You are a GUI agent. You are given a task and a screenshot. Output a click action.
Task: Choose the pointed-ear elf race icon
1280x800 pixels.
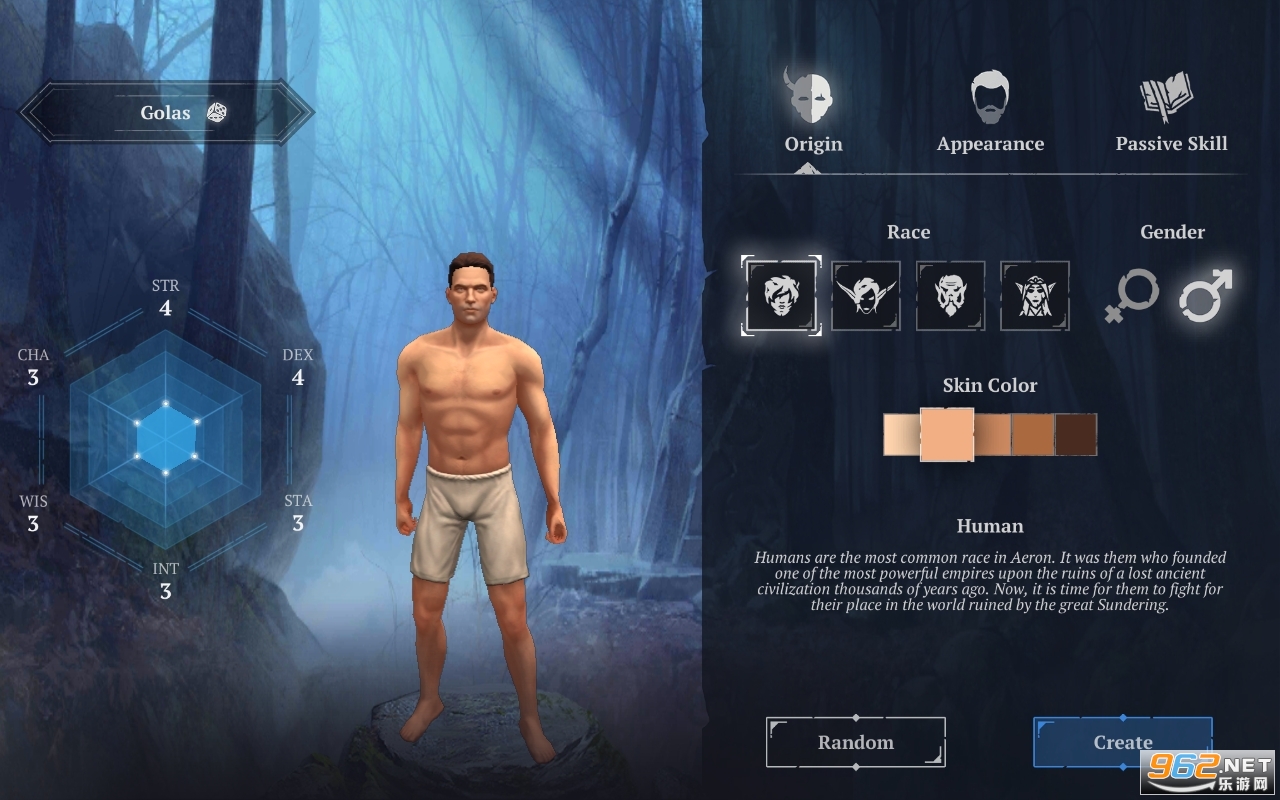(x=866, y=296)
